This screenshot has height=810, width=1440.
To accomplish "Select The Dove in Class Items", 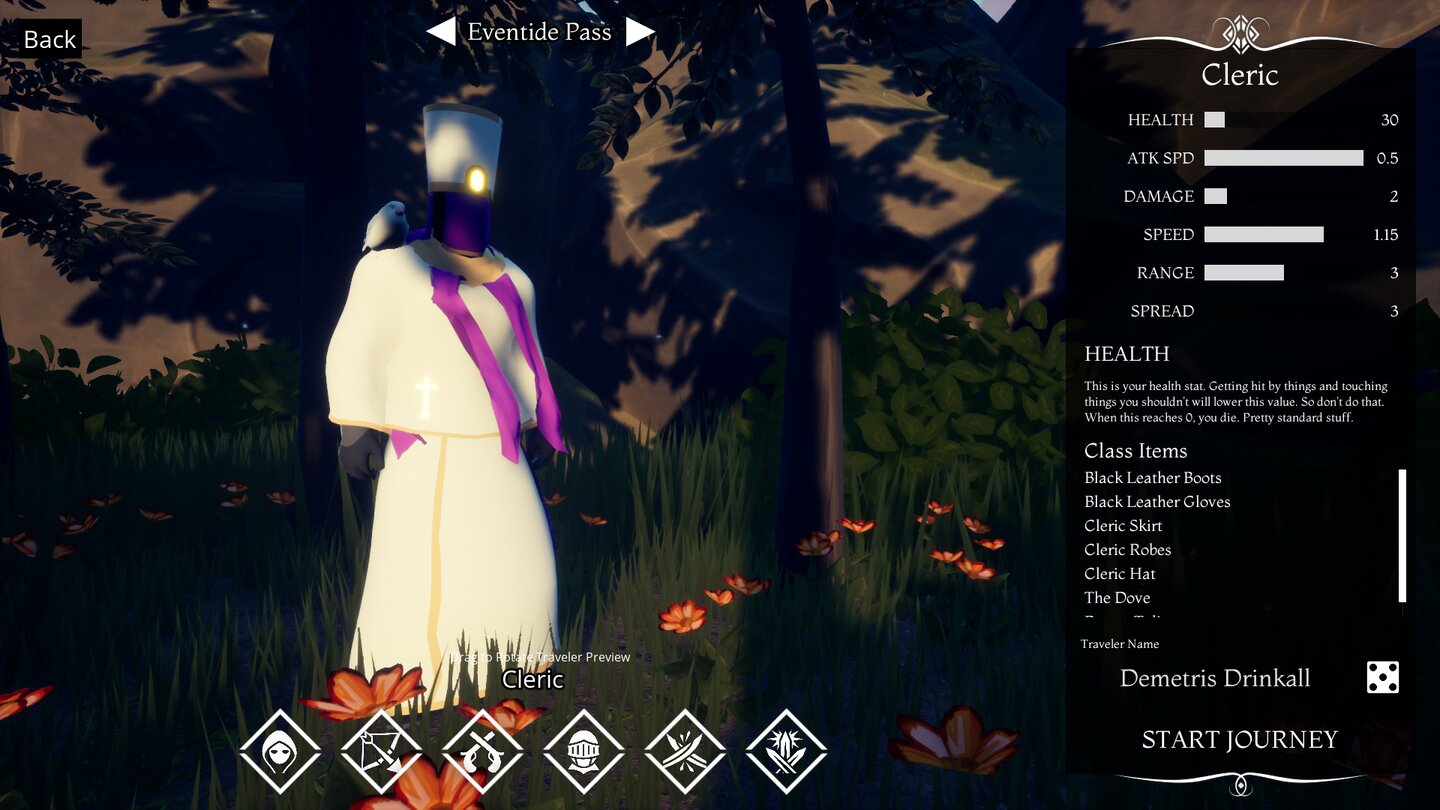I will pyautogui.click(x=1116, y=597).
